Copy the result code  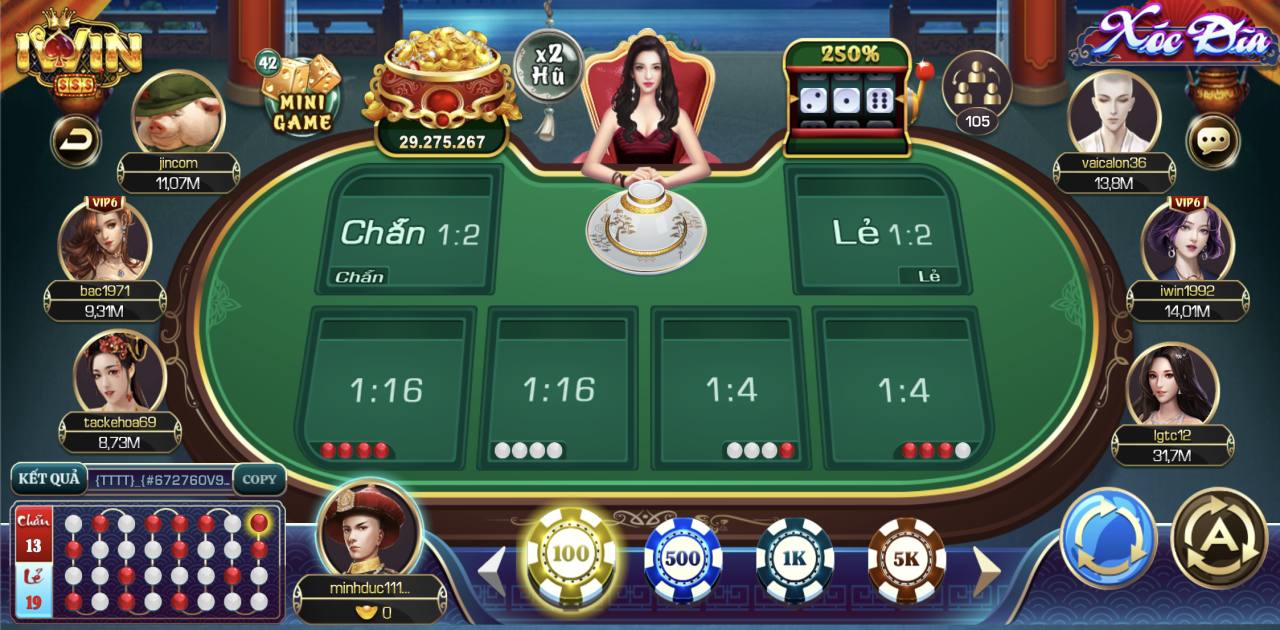tap(259, 479)
